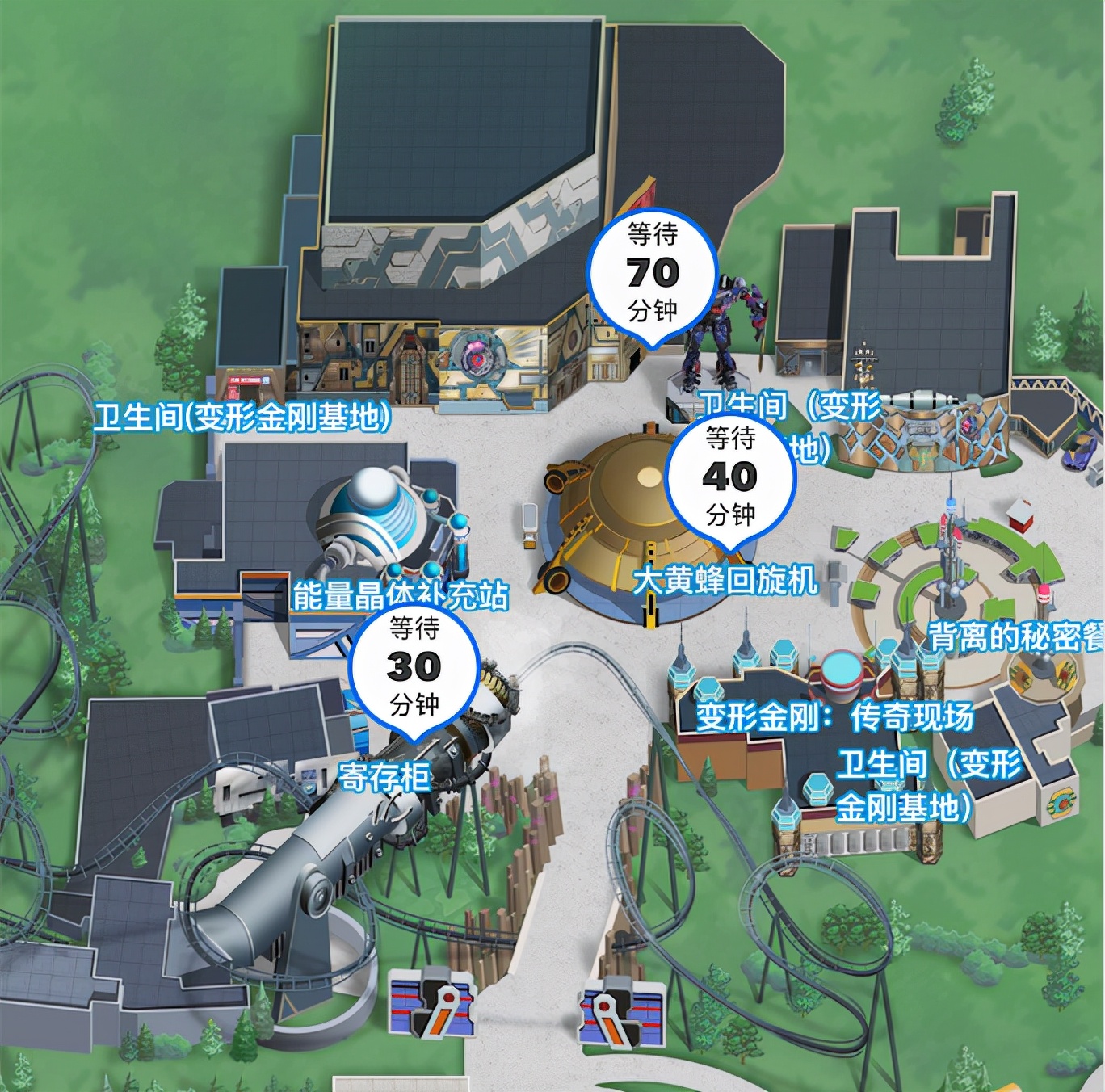Select the 大黄蜂回旋机 attraction label
Screen dimensions: 1105x1092
[x=725, y=580]
